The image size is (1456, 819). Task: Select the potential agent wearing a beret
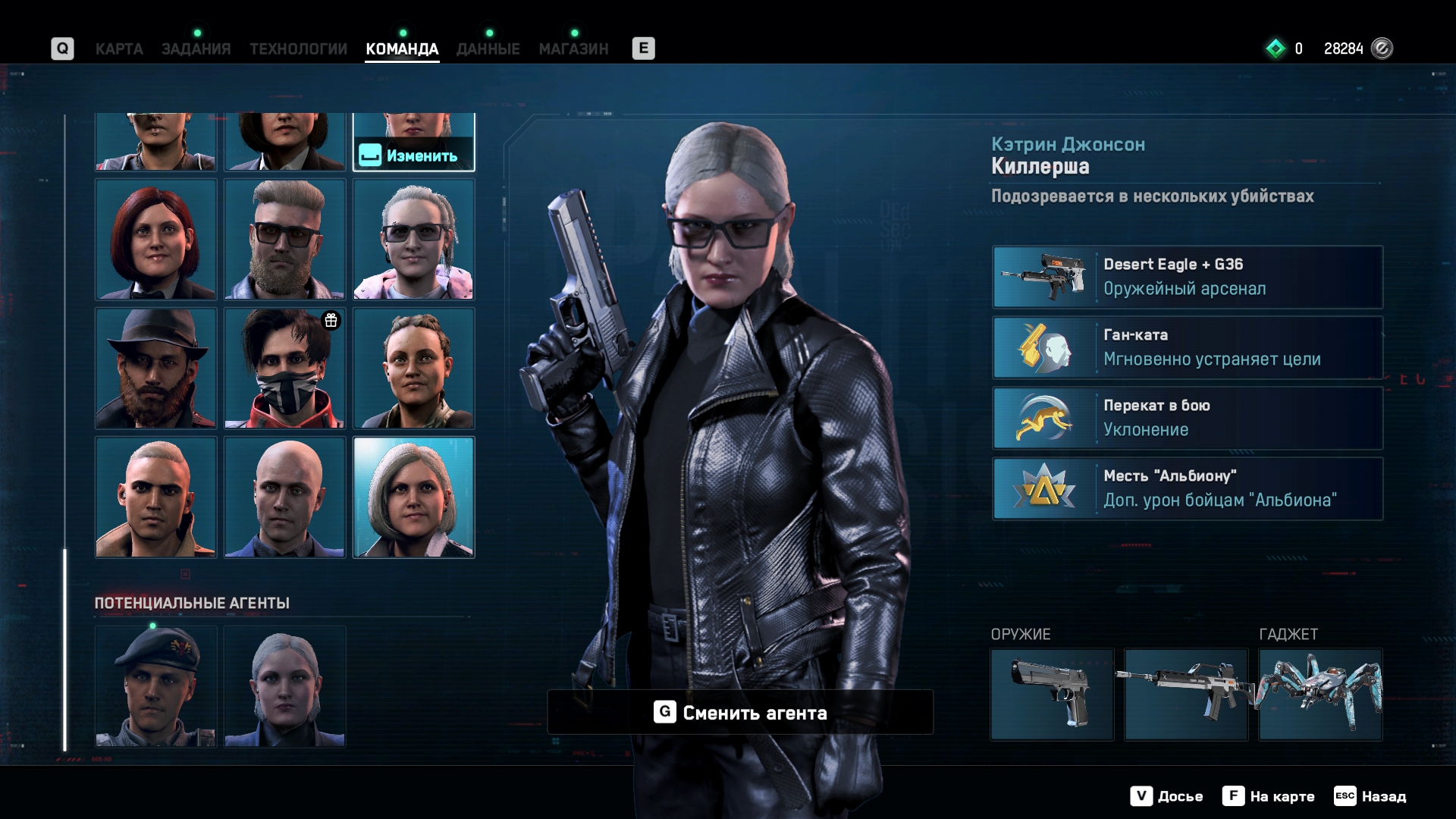coord(155,687)
